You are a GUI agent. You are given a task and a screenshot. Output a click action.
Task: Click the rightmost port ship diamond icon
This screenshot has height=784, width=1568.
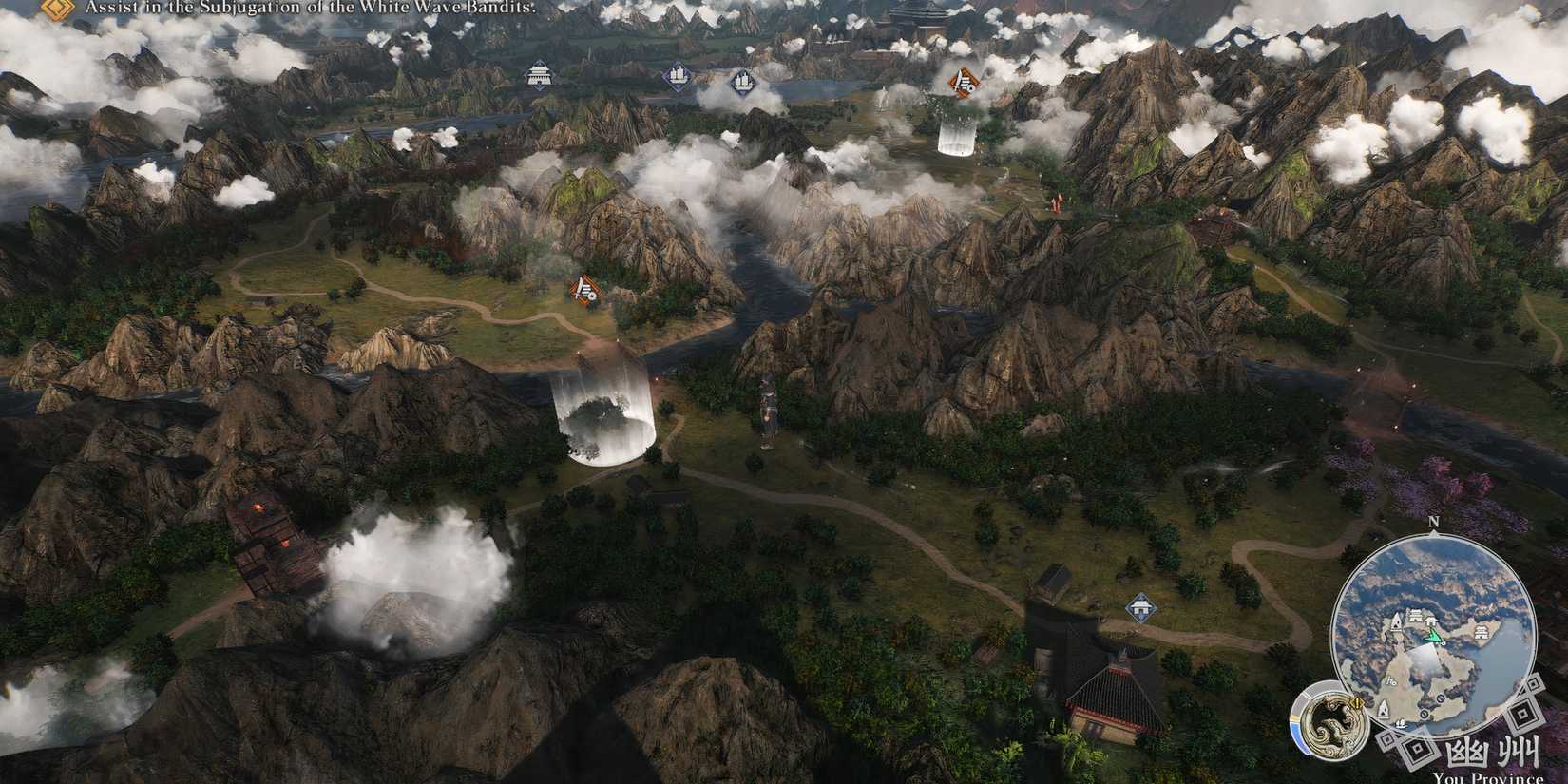[744, 83]
